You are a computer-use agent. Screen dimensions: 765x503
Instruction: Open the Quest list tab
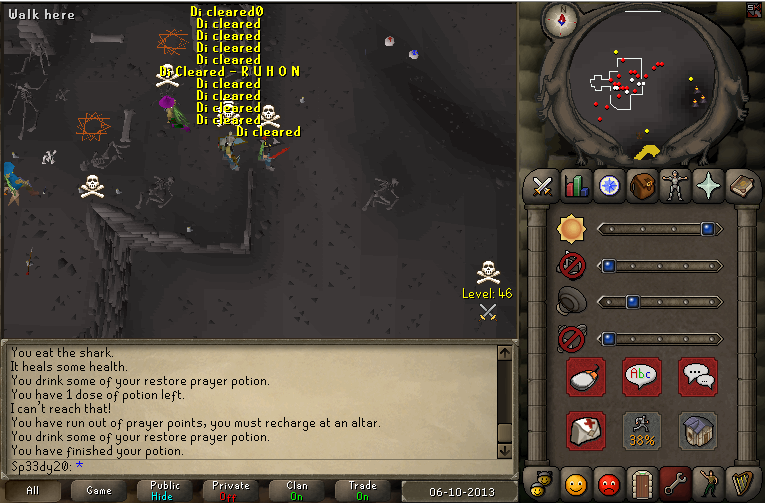[608, 186]
